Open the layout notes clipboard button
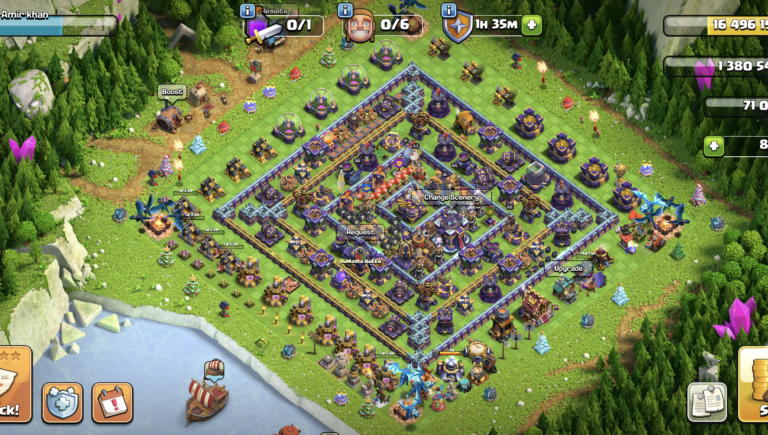Image resolution: width=768 pixels, height=435 pixels. point(706,402)
